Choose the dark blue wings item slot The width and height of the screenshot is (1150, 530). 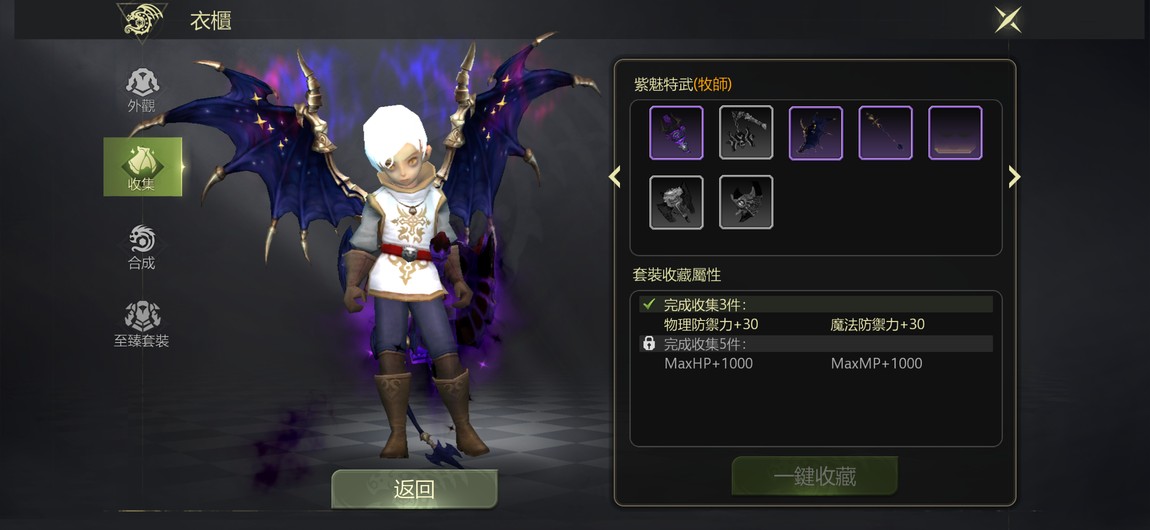pos(816,133)
